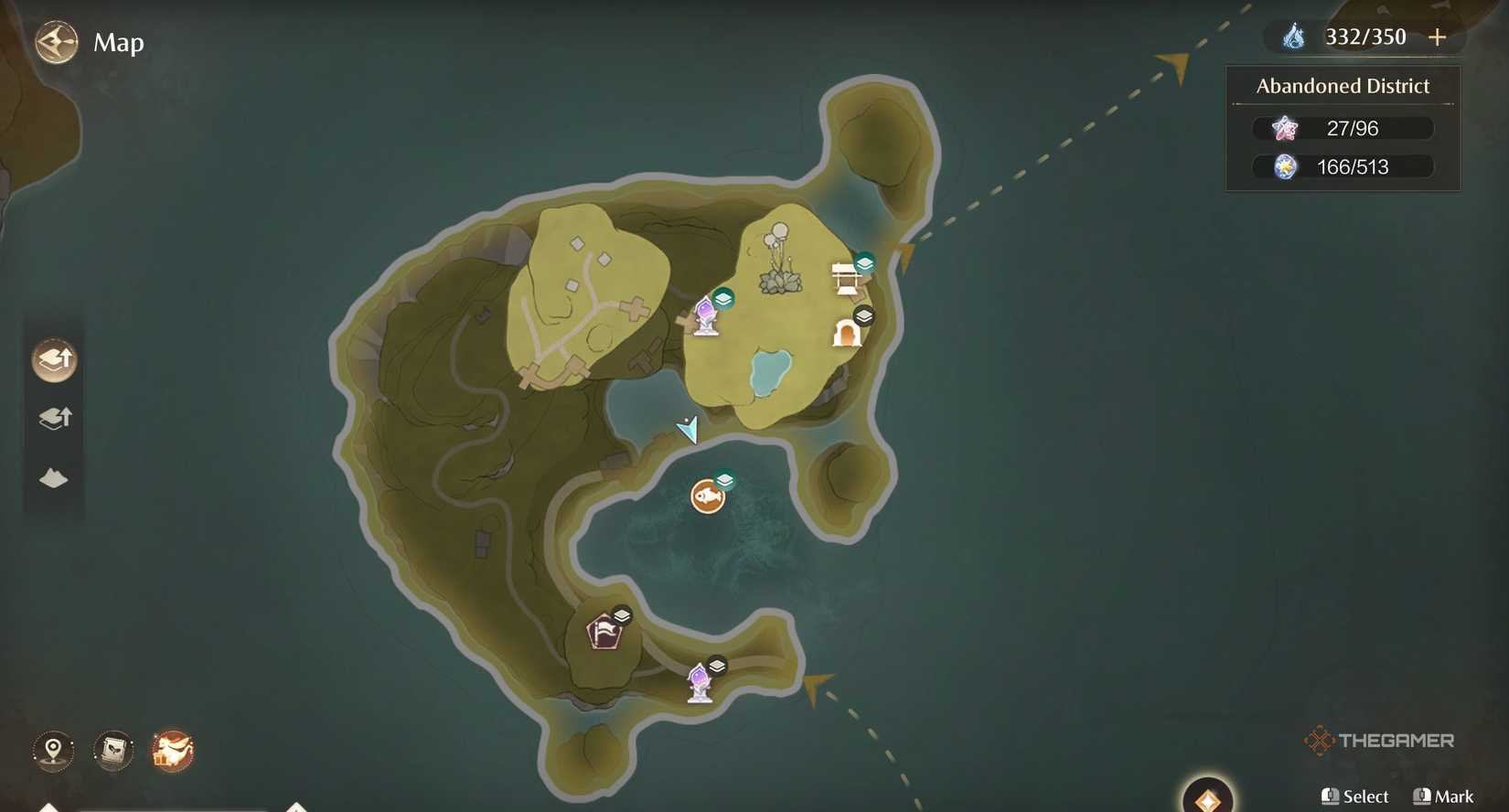
Task: Open the journal book icon at bottom left
Action: 112,751
